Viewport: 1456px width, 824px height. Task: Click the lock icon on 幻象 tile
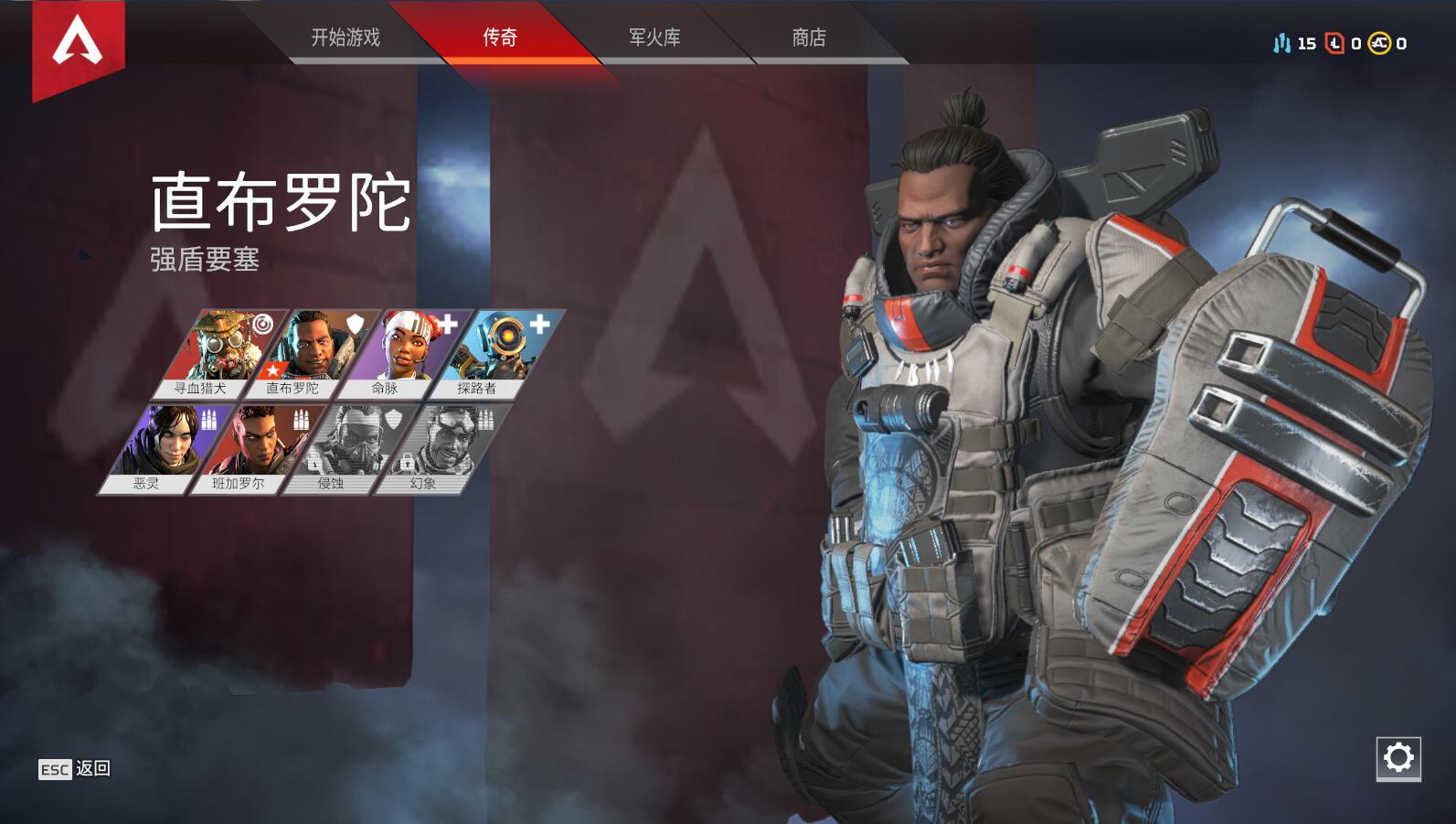click(407, 463)
